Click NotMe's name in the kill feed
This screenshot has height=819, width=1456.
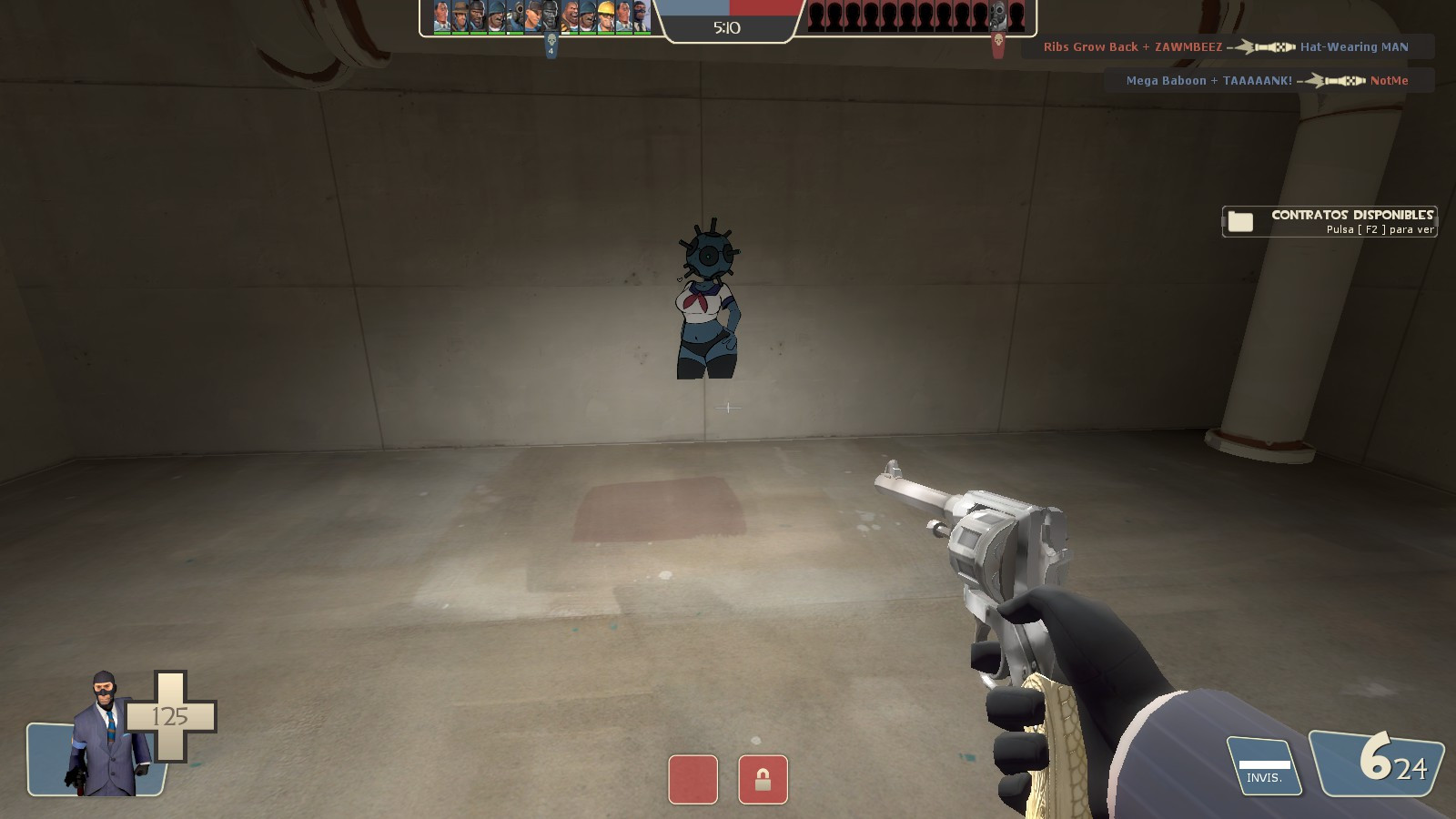[x=1390, y=81]
